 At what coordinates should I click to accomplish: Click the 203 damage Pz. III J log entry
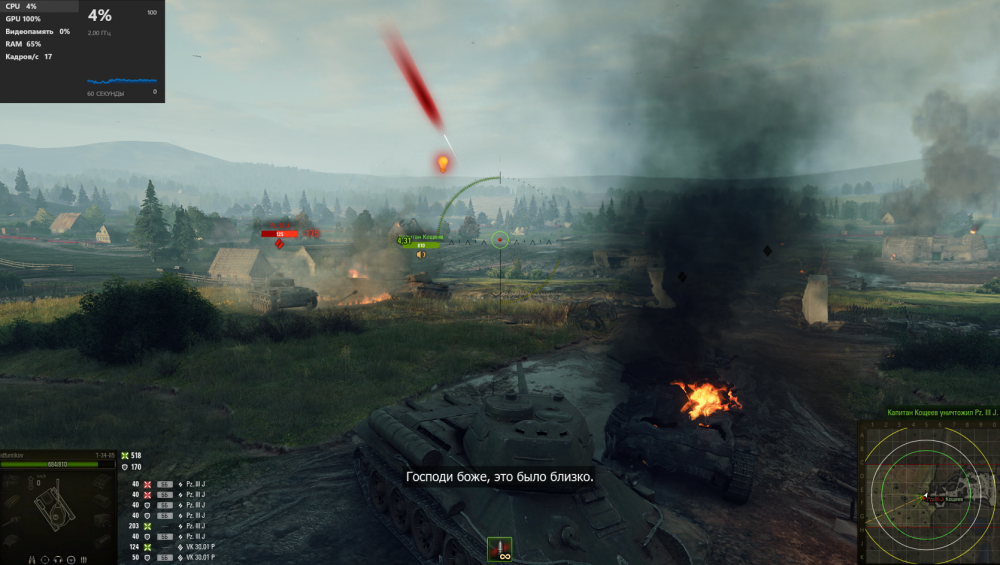tap(169, 526)
